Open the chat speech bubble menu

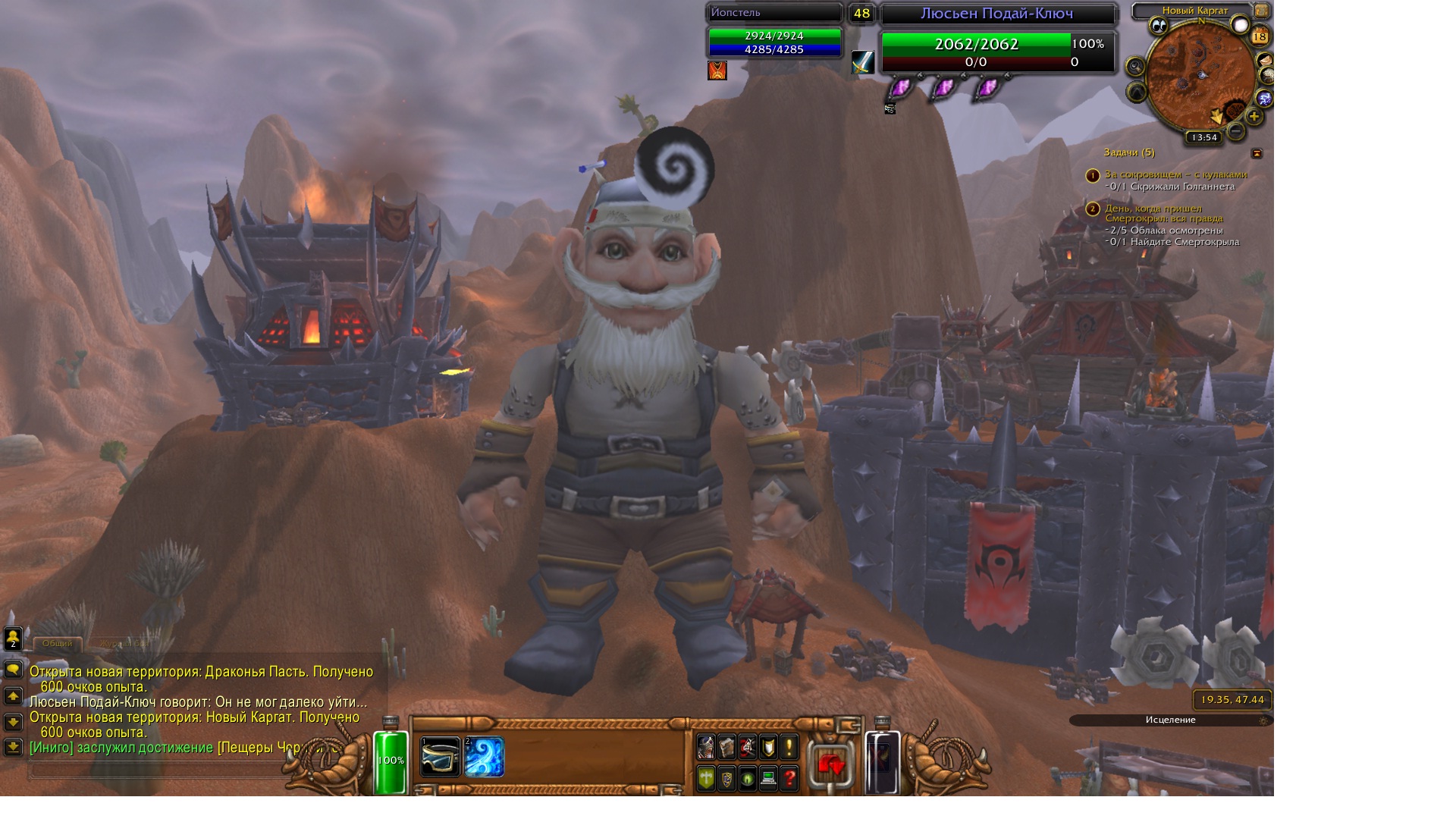click(x=13, y=670)
